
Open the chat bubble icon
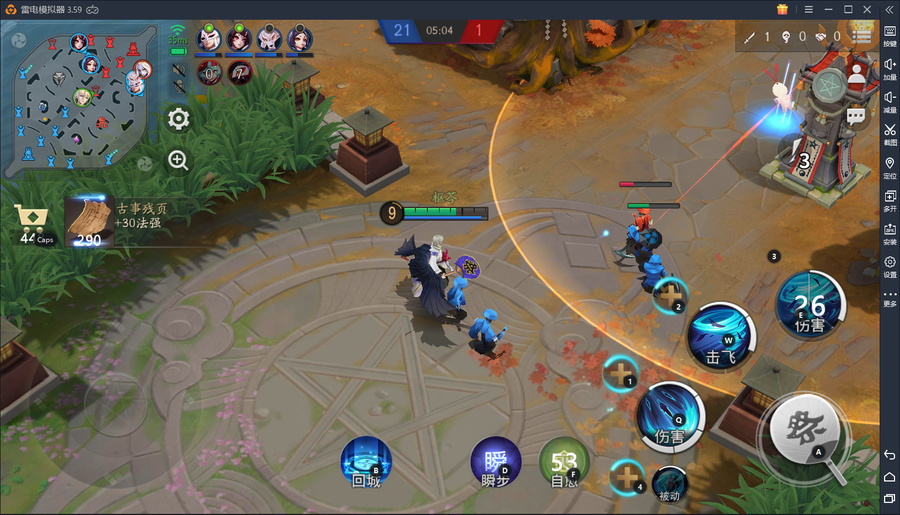(x=856, y=116)
